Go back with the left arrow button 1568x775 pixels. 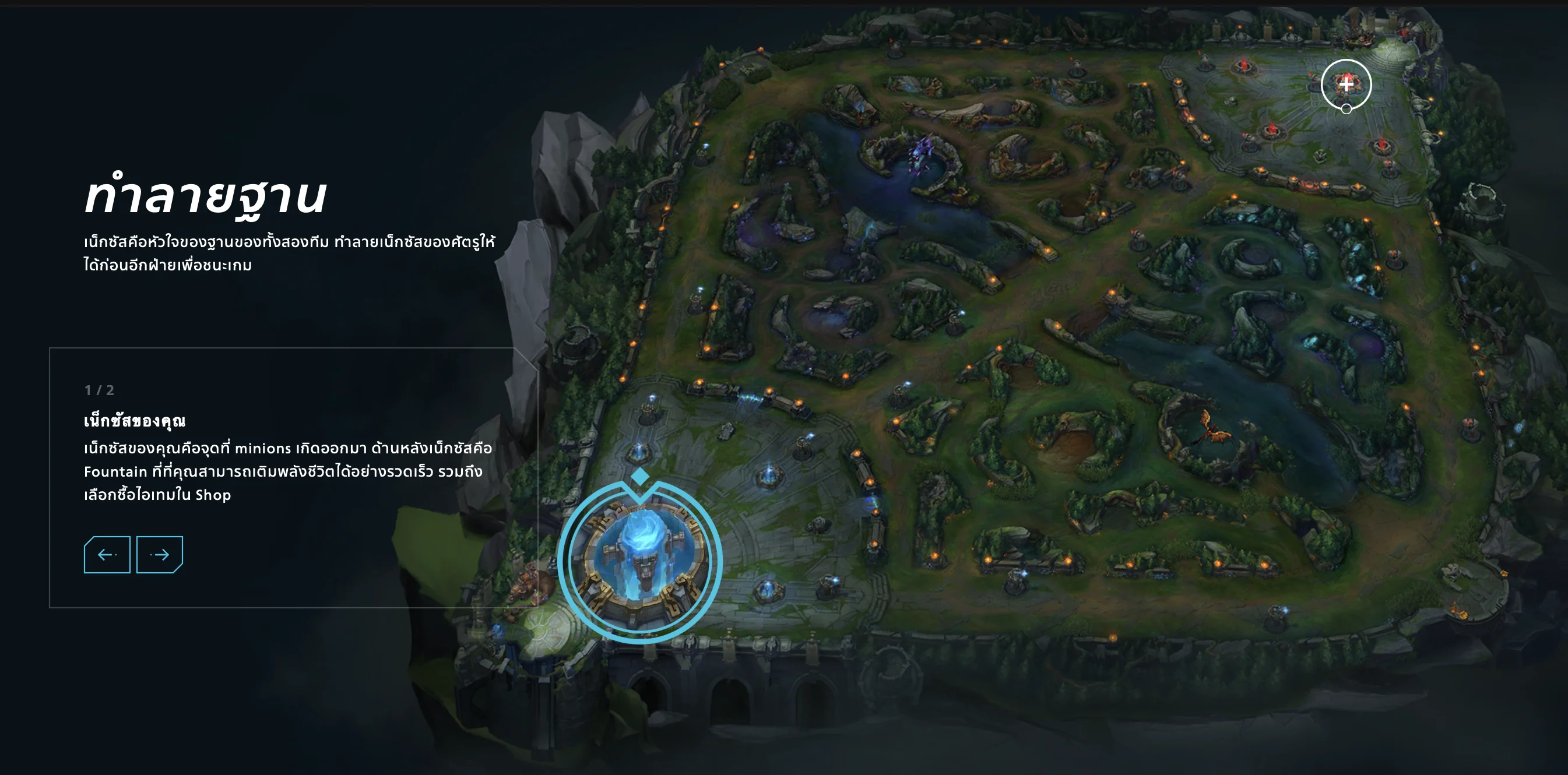coord(107,554)
